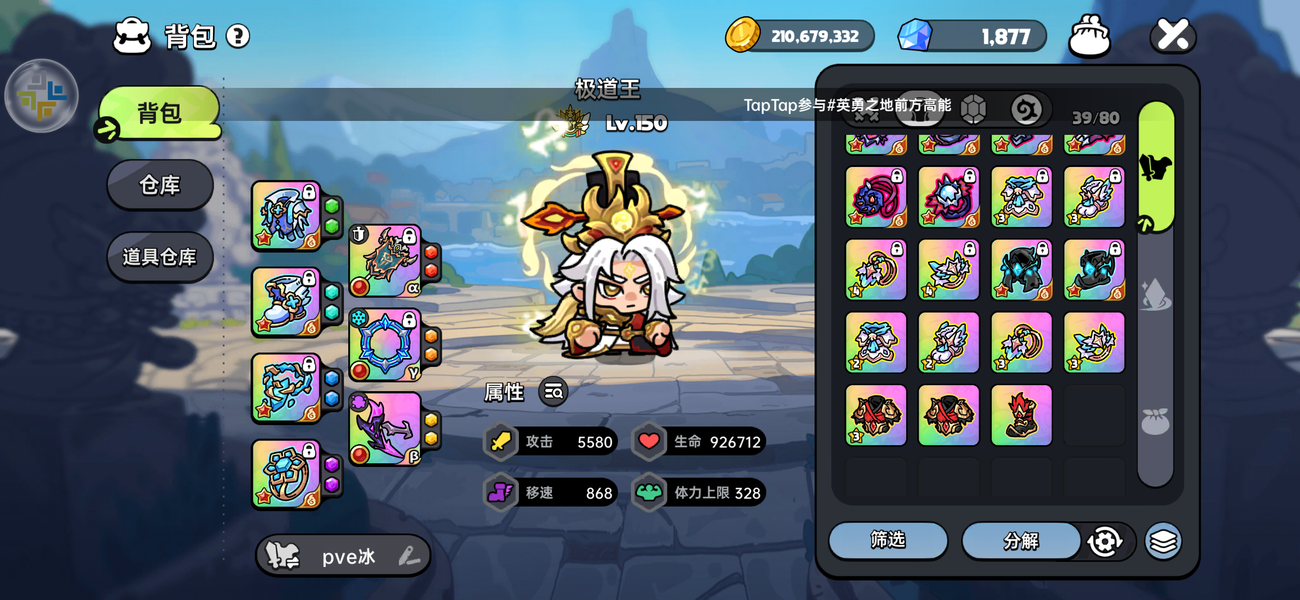
Task: Select the pve冰 loadout button
Action: click(x=343, y=556)
